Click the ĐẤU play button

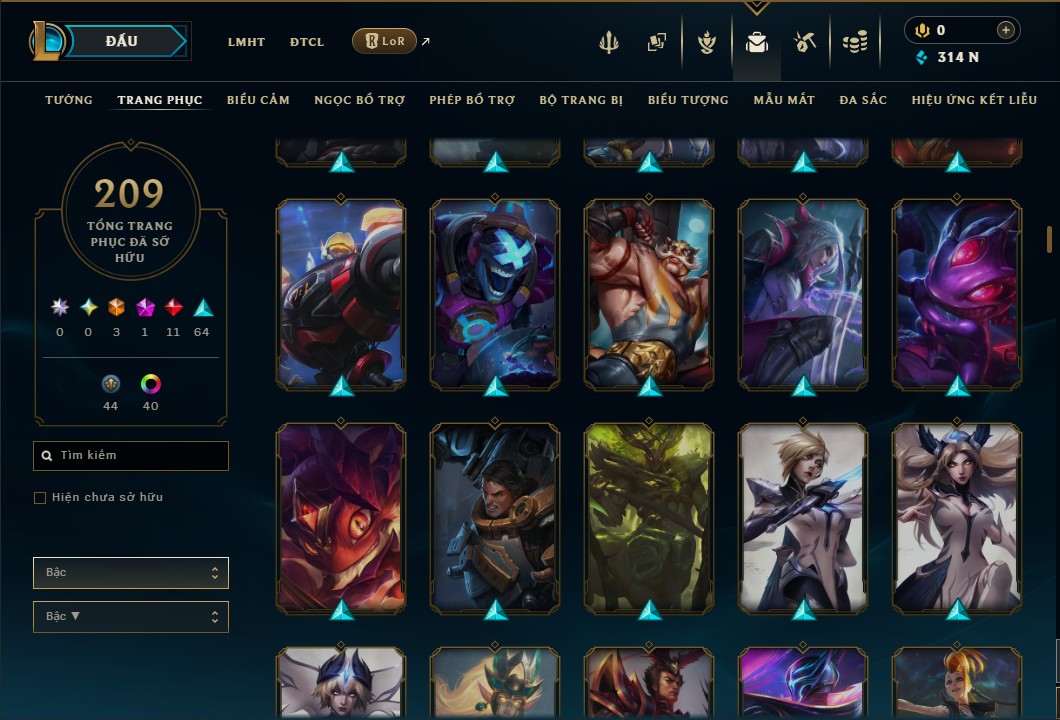(121, 41)
